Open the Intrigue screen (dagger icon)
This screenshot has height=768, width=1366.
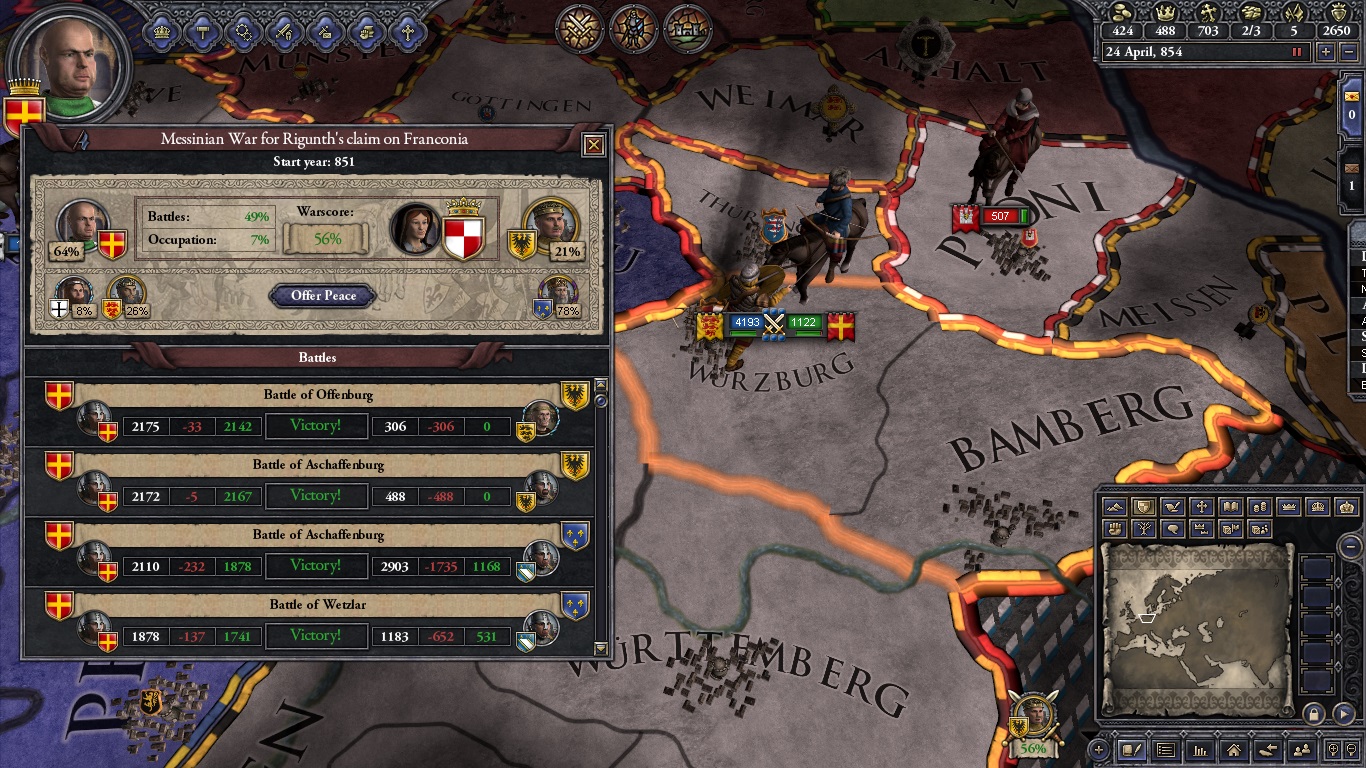(x=325, y=31)
